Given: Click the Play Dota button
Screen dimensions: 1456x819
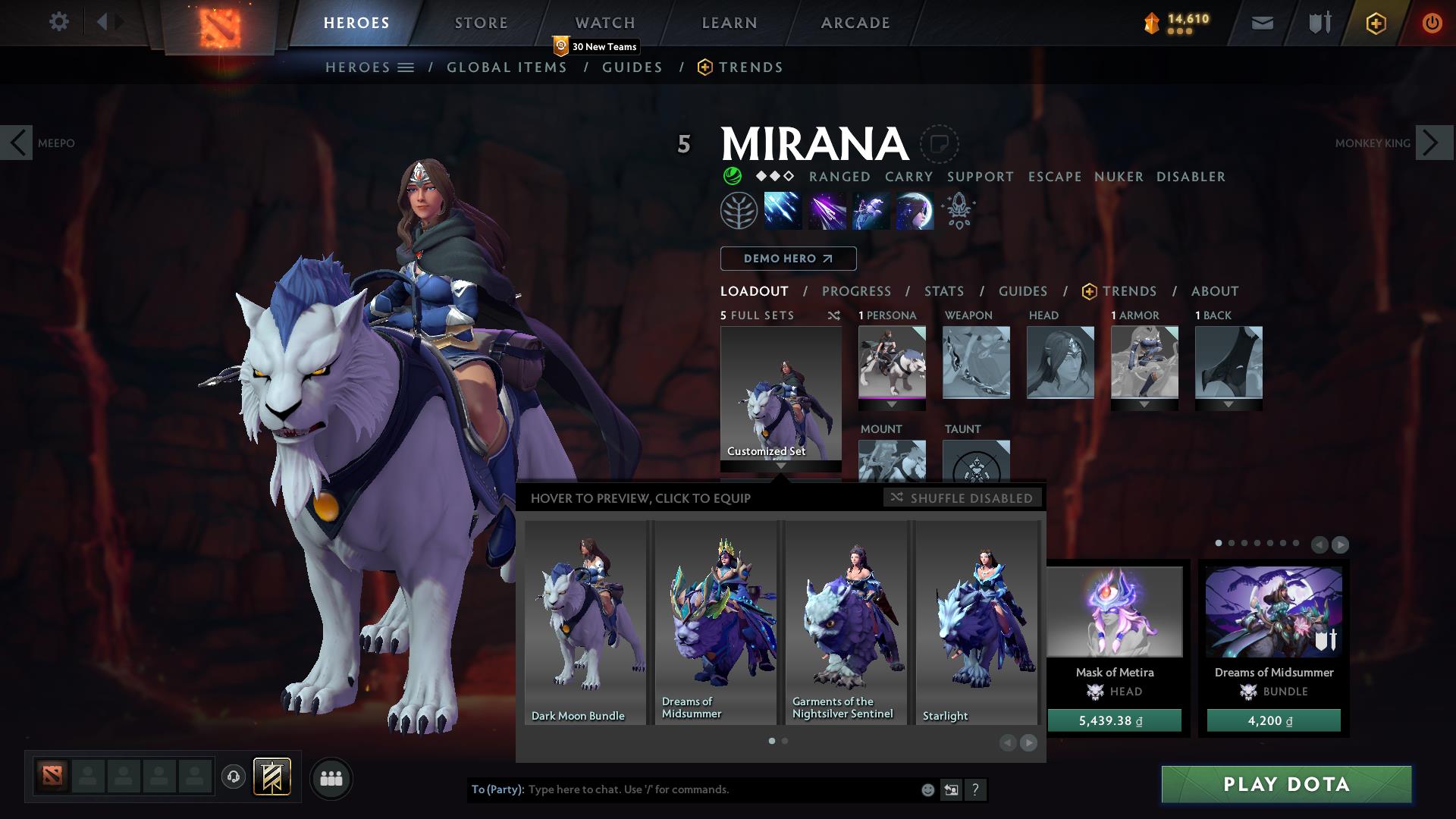Looking at the screenshot, I should coord(1286,784).
